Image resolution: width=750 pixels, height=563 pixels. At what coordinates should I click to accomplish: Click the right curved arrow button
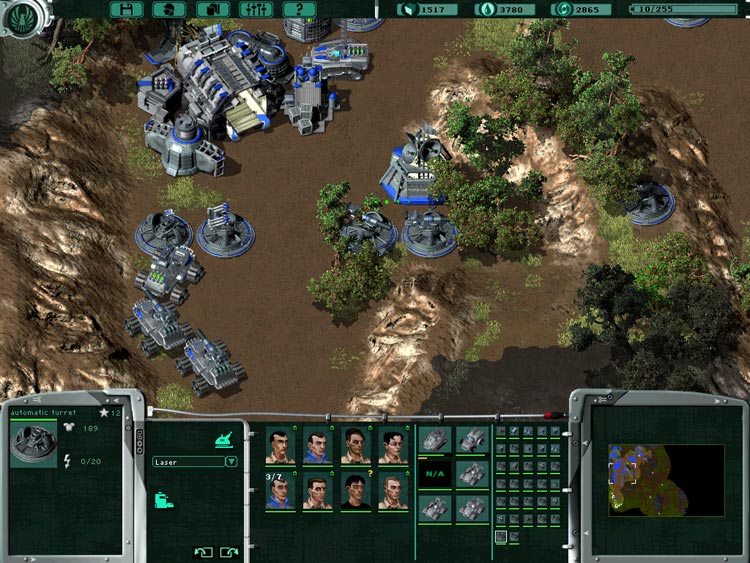click(229, 551)
